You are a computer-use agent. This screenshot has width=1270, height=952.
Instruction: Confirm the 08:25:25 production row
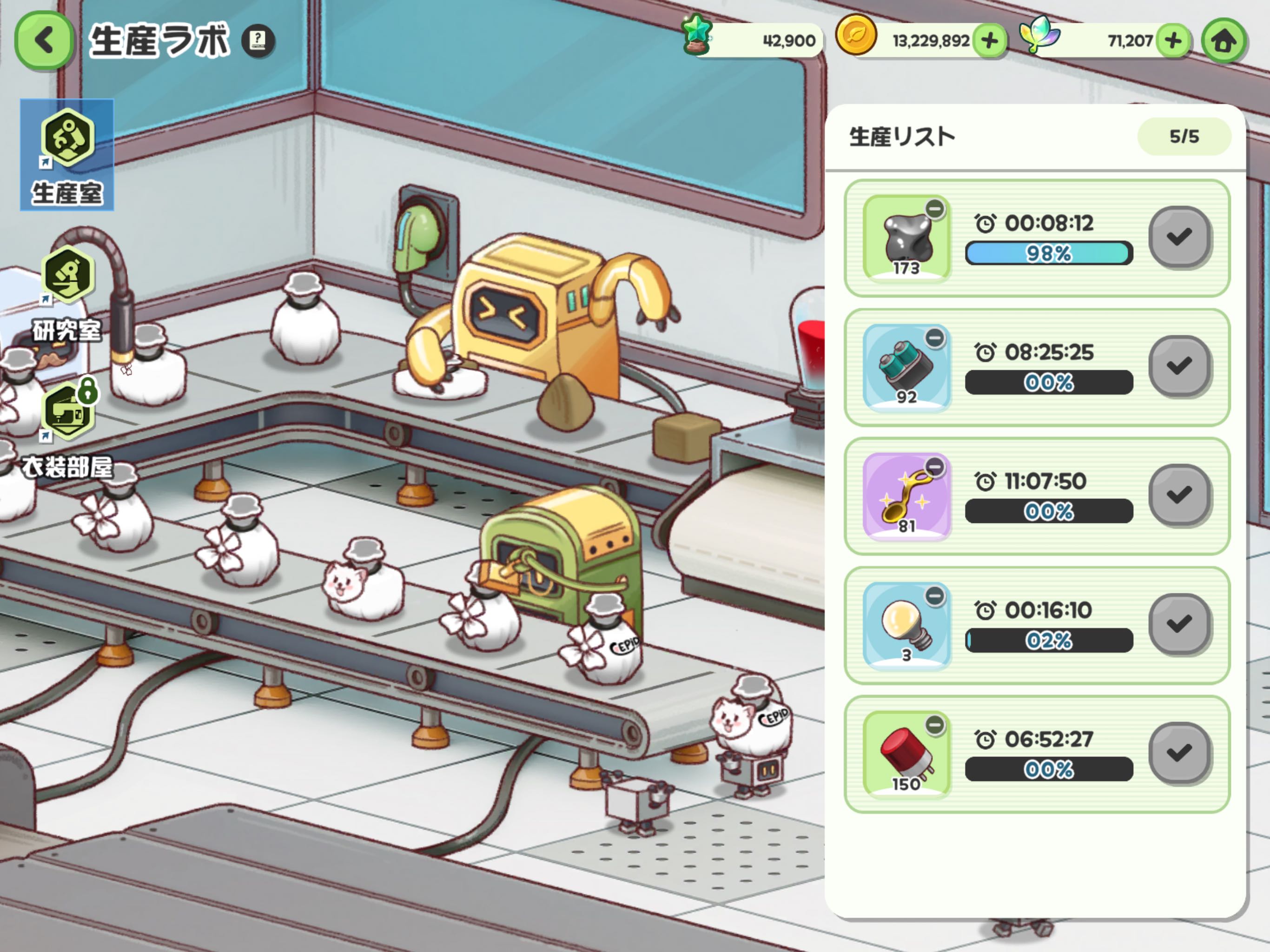coord(1180,366)
